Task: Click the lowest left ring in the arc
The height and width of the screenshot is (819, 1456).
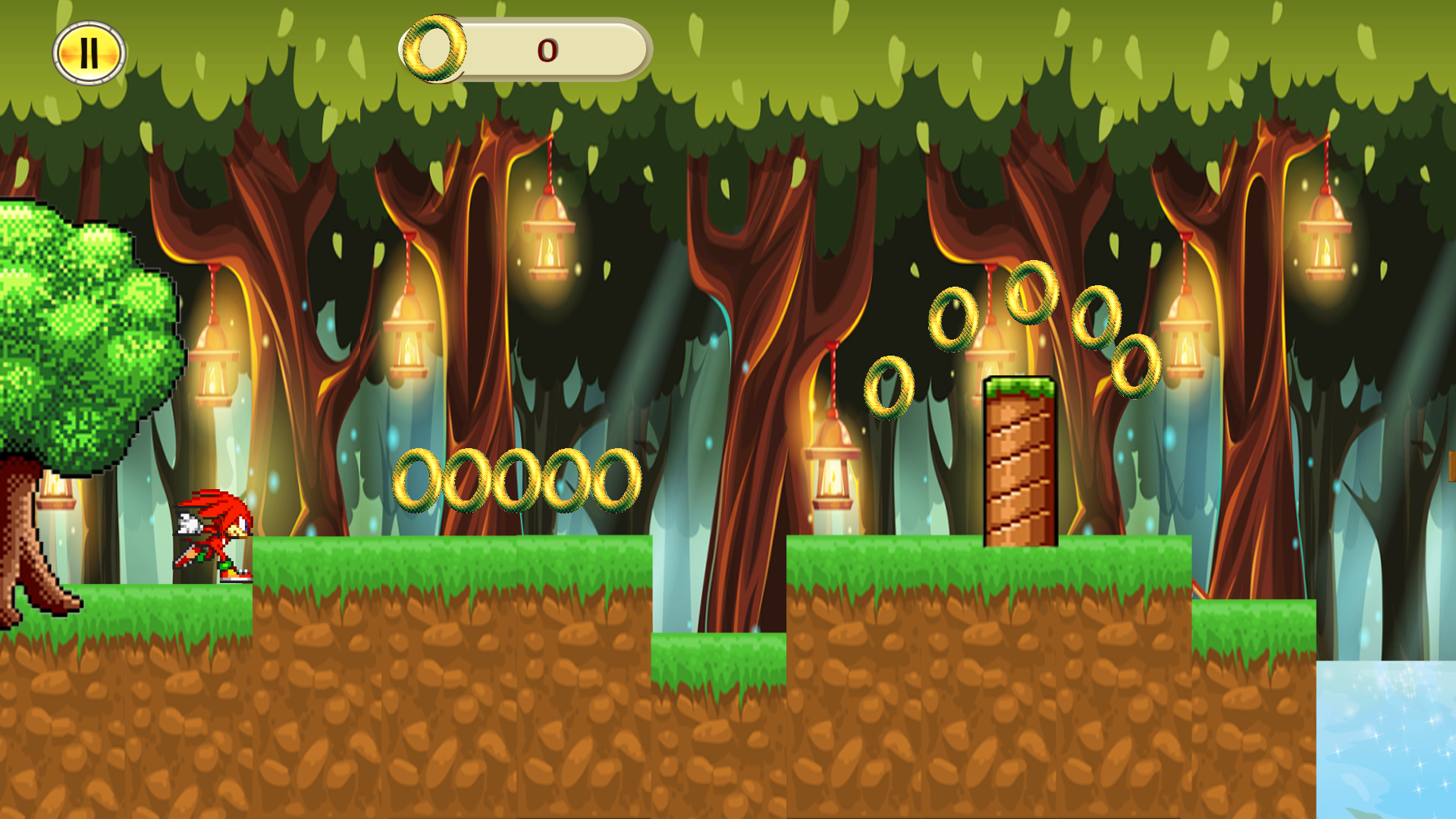Action: 891,388
